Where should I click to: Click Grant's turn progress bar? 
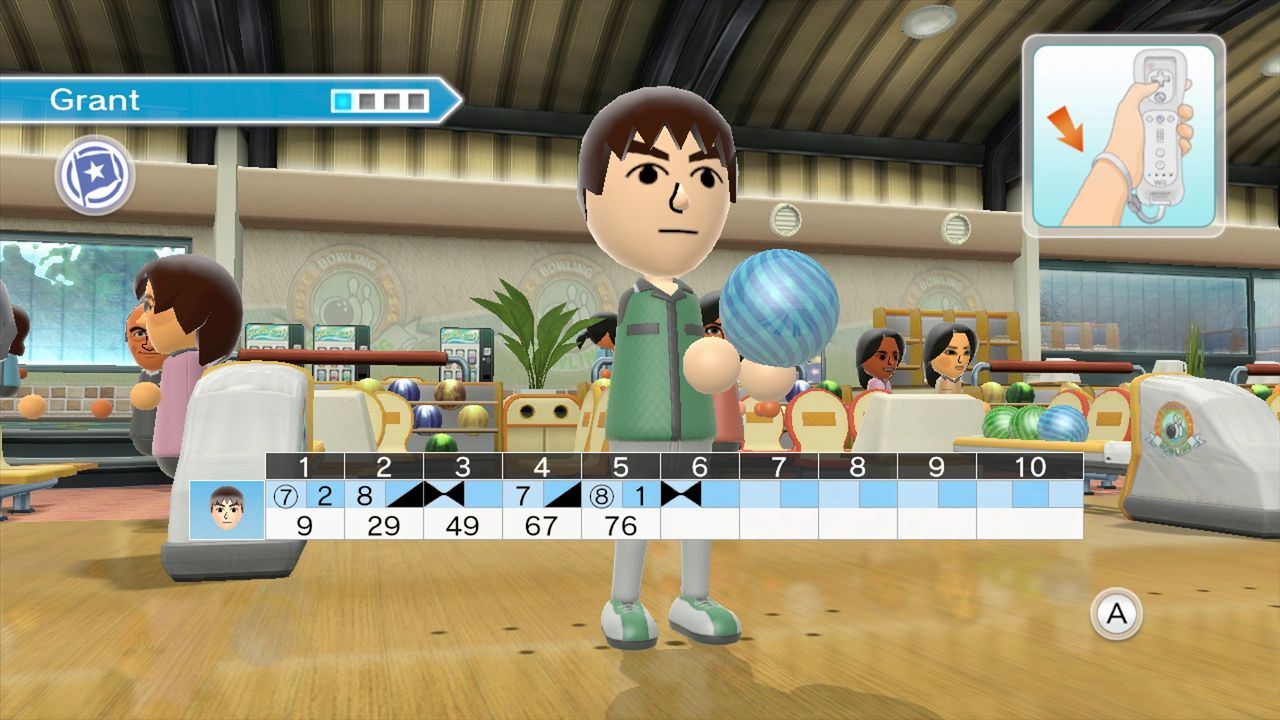(380, 98)
